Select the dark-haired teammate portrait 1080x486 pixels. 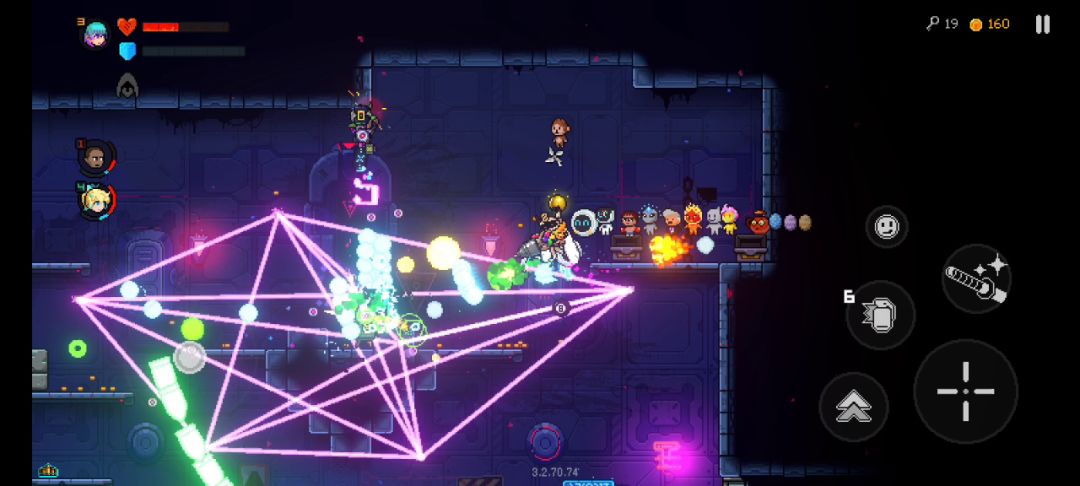pyautogui.click(x=96, y=157)
